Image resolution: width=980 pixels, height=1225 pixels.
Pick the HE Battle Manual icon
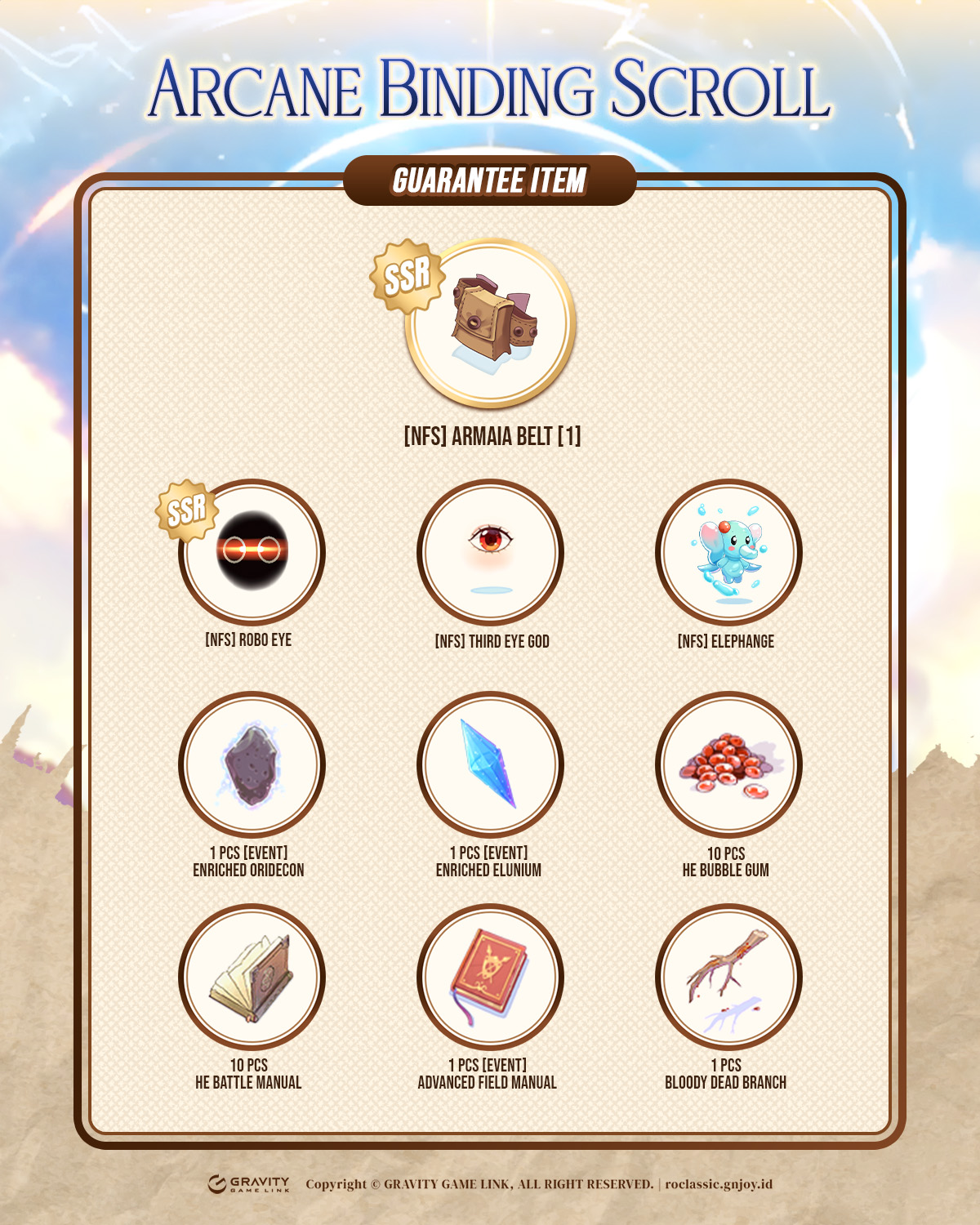pos(252,978)
